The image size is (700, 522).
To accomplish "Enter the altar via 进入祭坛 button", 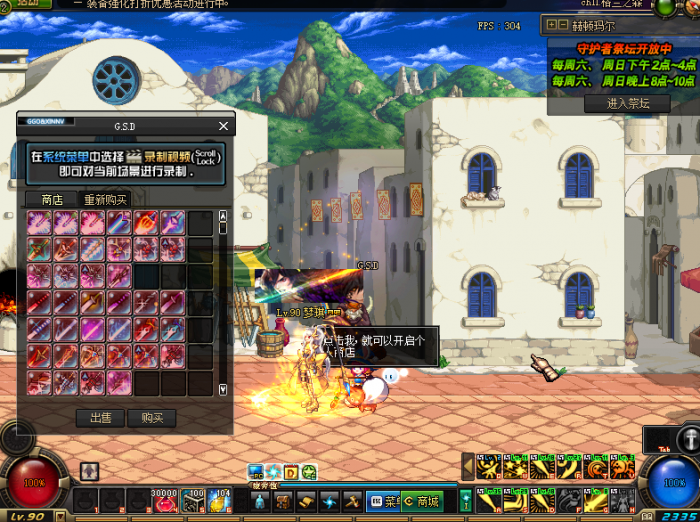I will coord(628,103).
